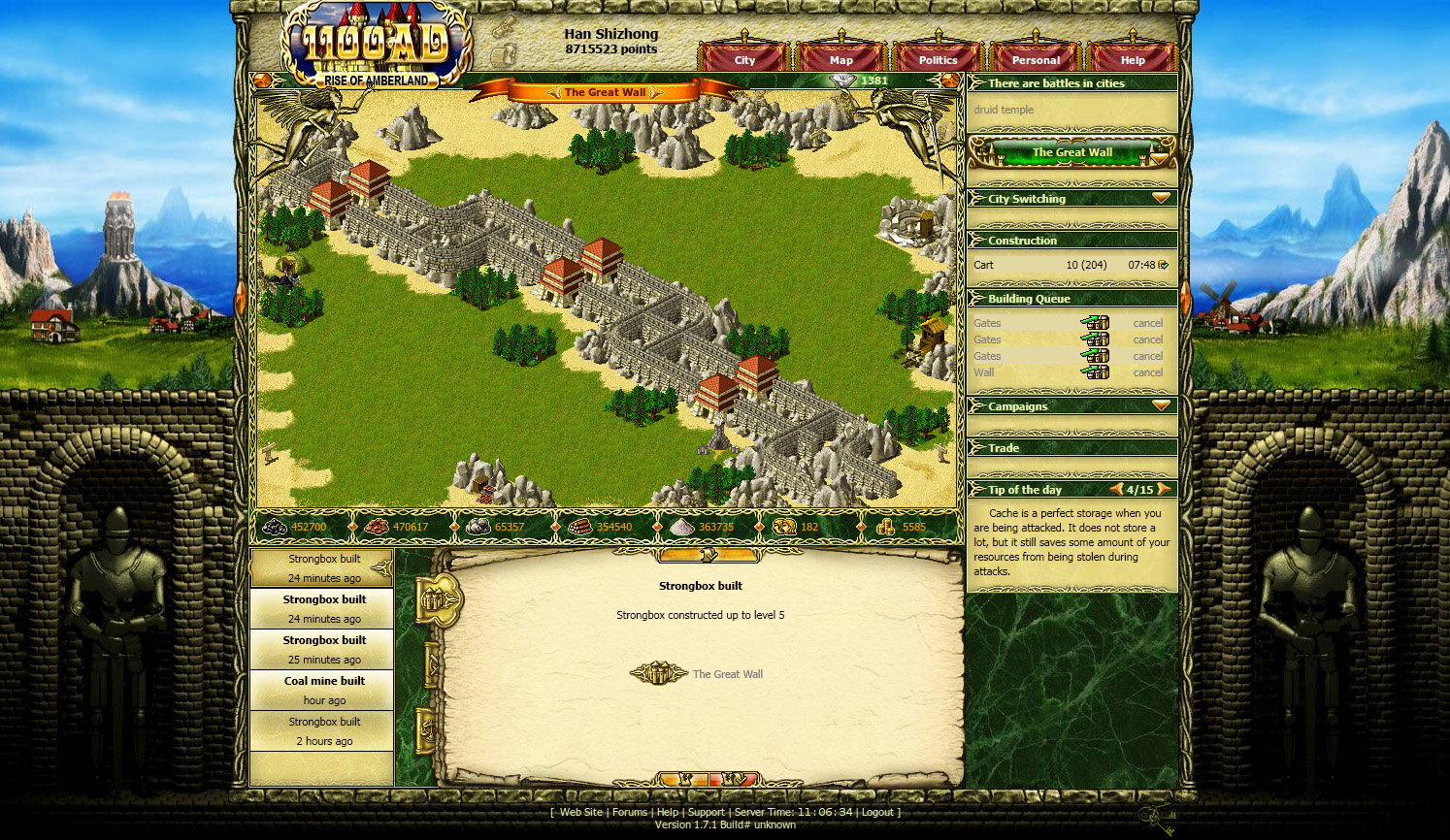
Task: Click the green The Great Wall city button
Action: pos(1071,152)
